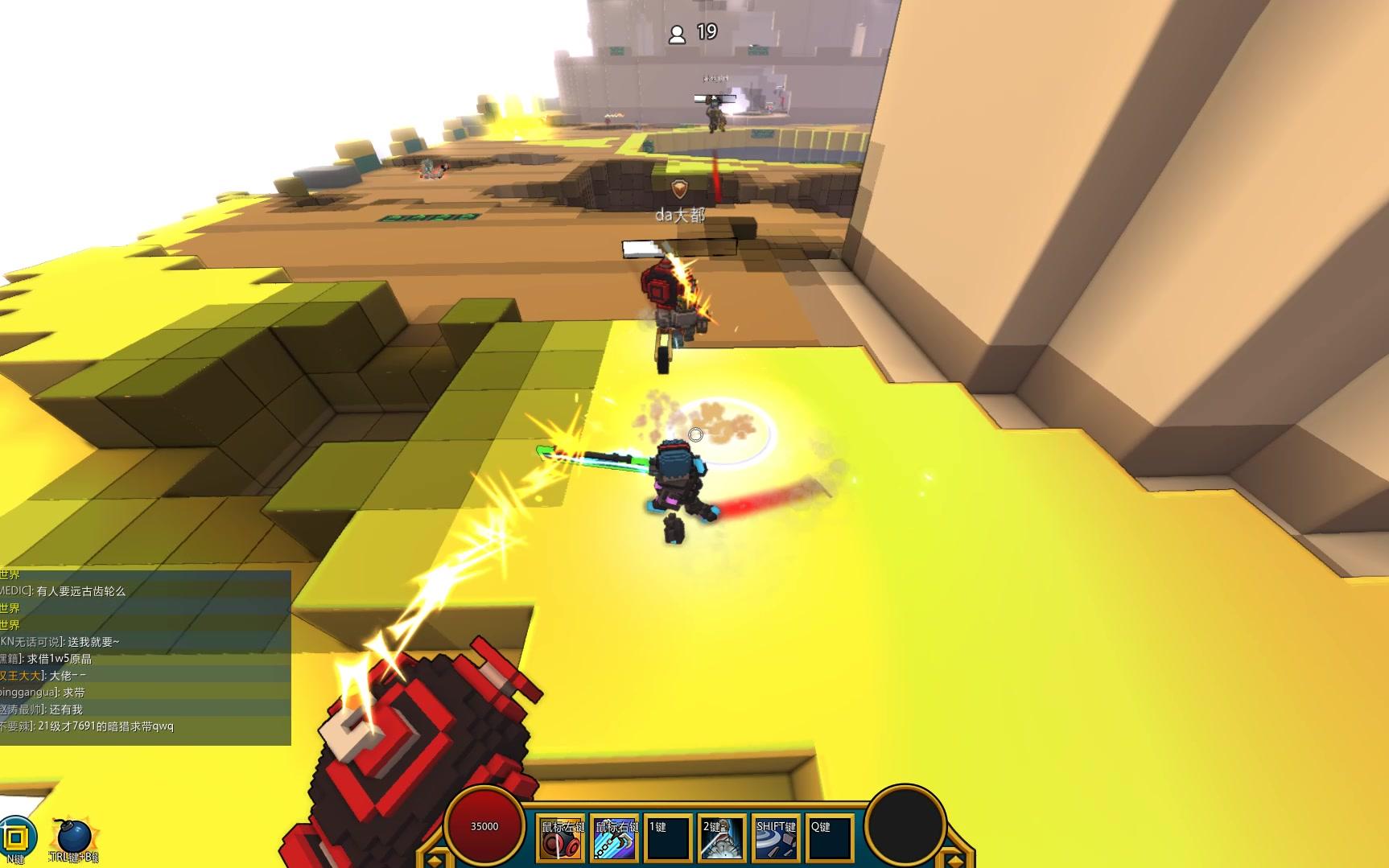Select the empty 1键 skill slot
The height and width of the screenshot is (868, 1389).
click(x=669, y=837)
